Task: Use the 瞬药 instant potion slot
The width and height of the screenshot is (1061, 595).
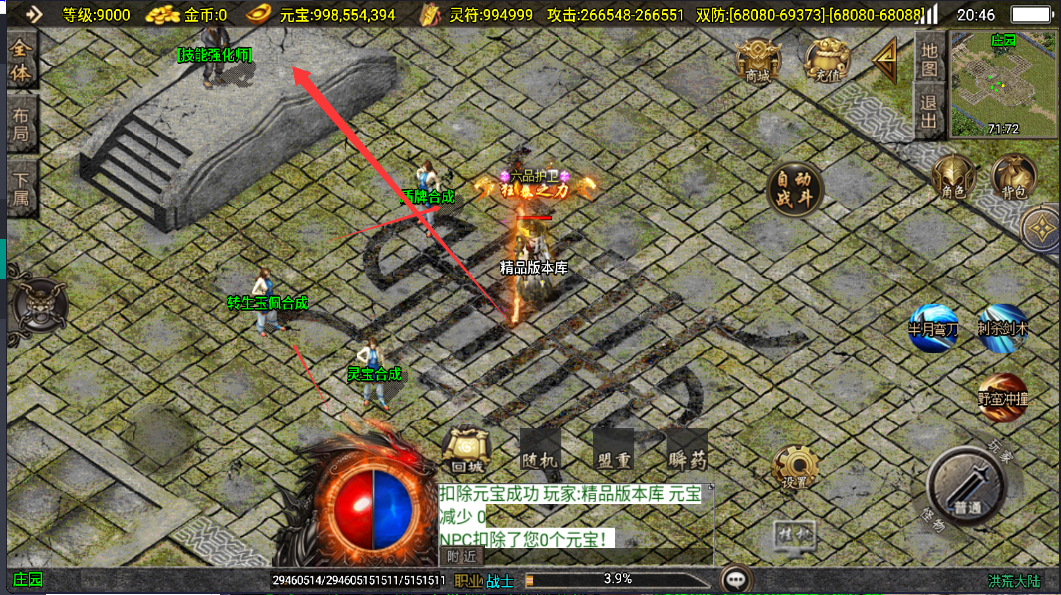Action: (687, 451)
